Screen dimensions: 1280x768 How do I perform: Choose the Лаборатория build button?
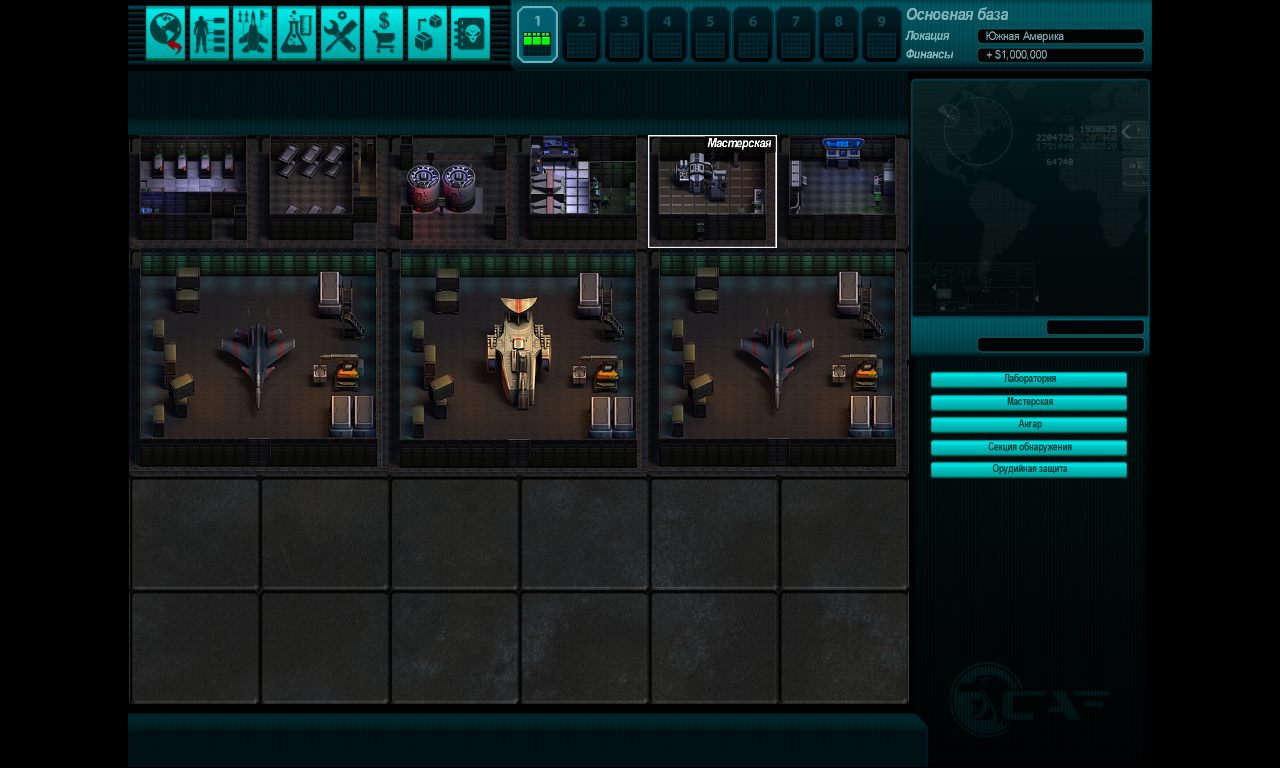click(x=1029, y=380)
